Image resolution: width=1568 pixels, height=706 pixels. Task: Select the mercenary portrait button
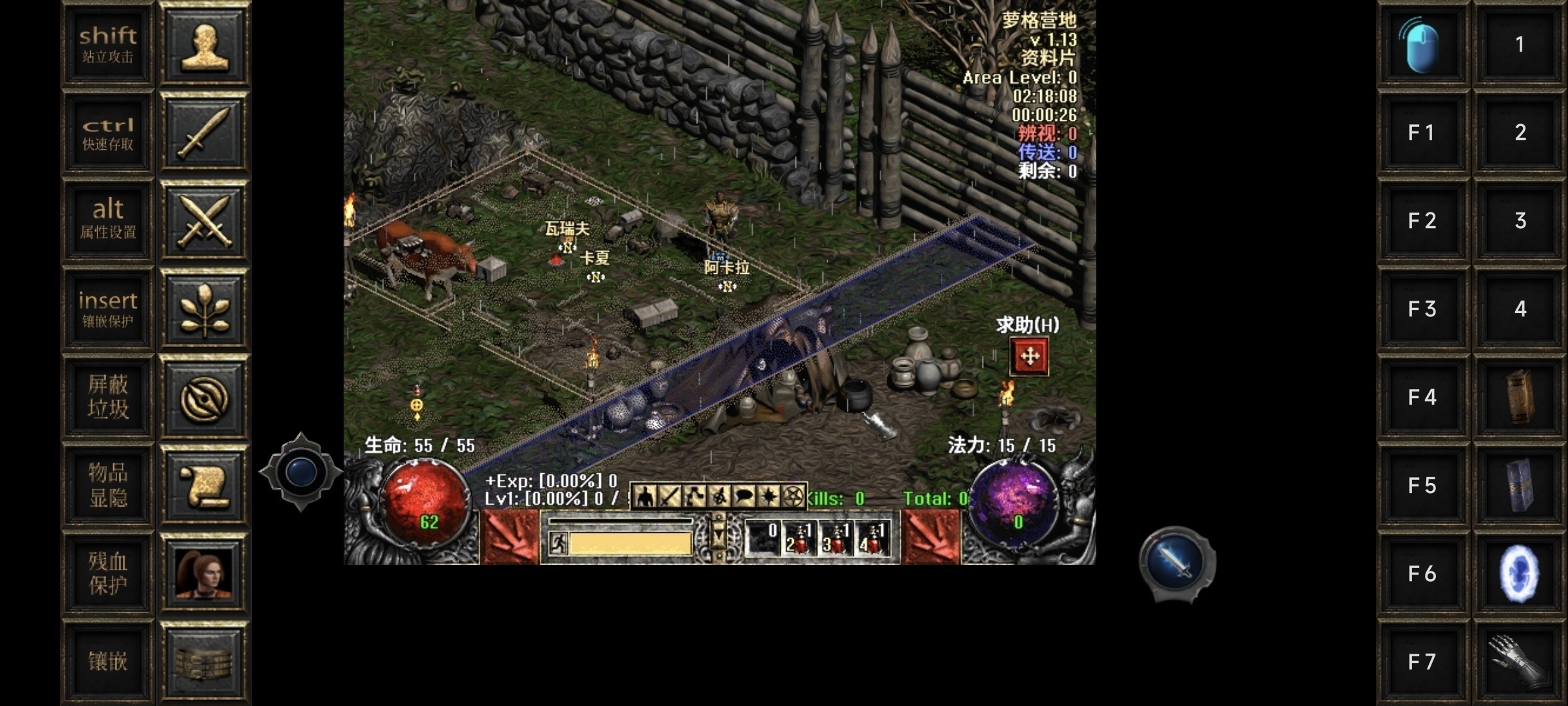[204, 573]
